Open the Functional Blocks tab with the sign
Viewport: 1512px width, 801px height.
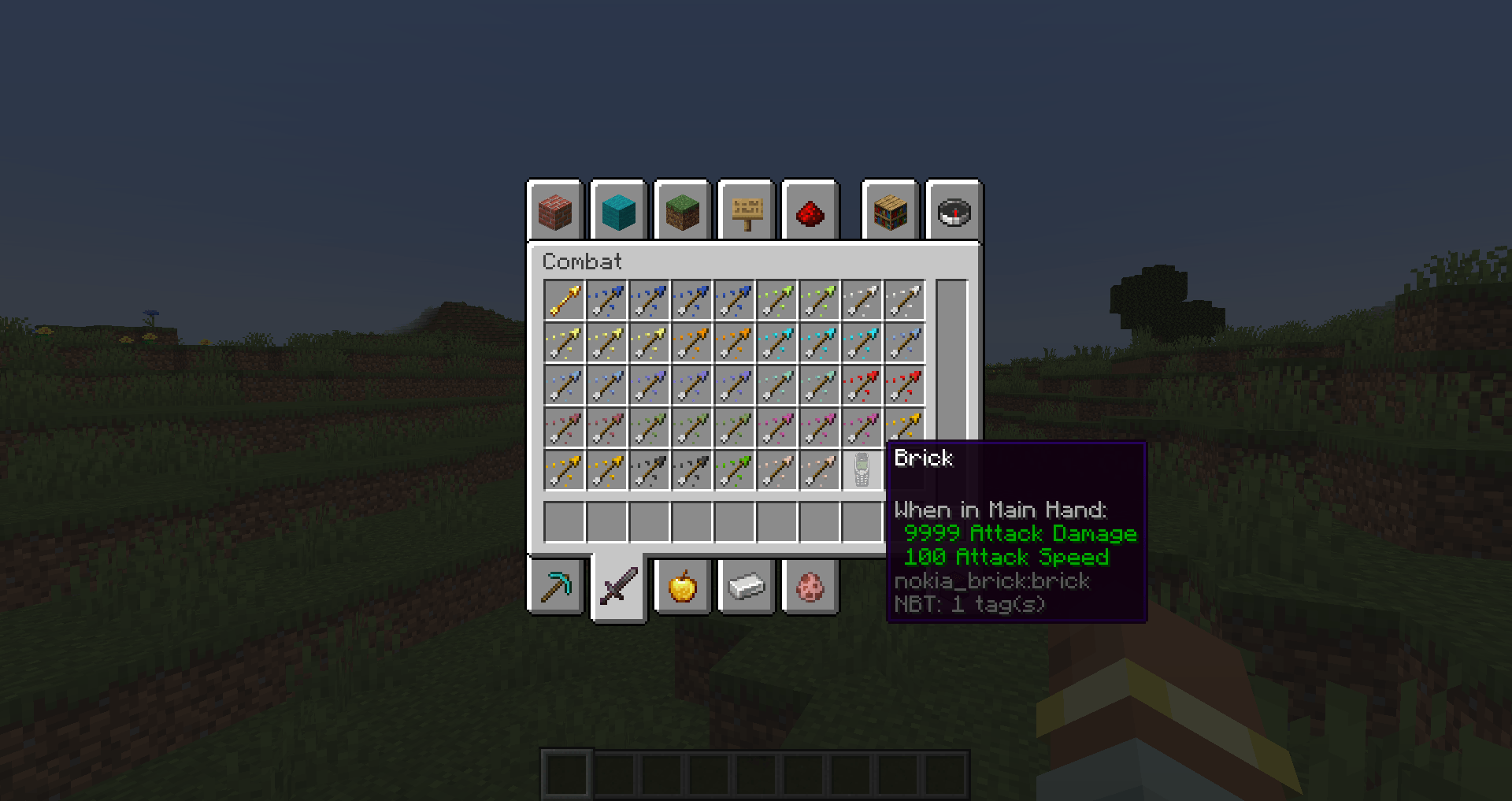tap(746, 210)
